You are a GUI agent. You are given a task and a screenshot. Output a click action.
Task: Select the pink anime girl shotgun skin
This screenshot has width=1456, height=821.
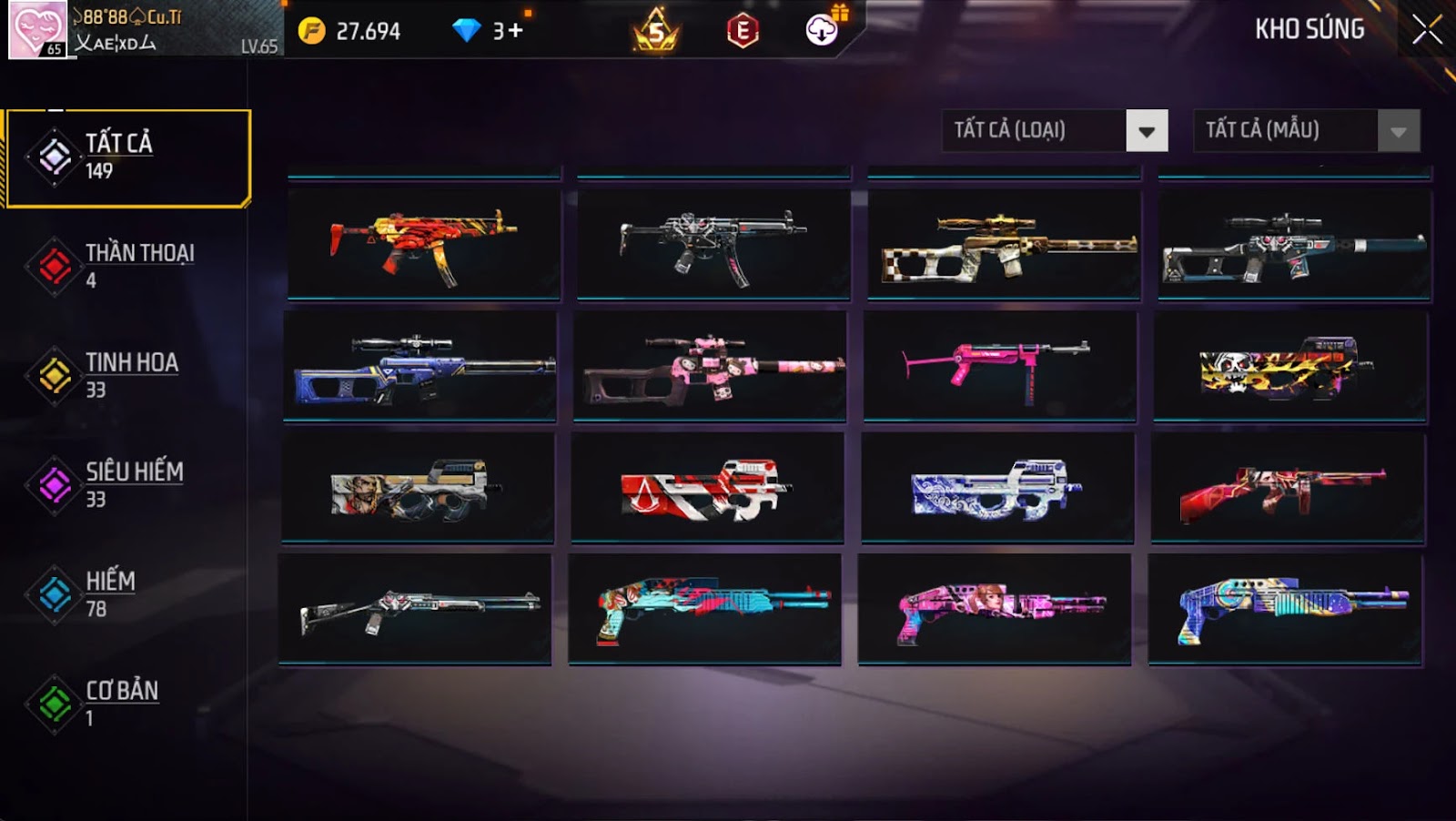pos(994,609)
